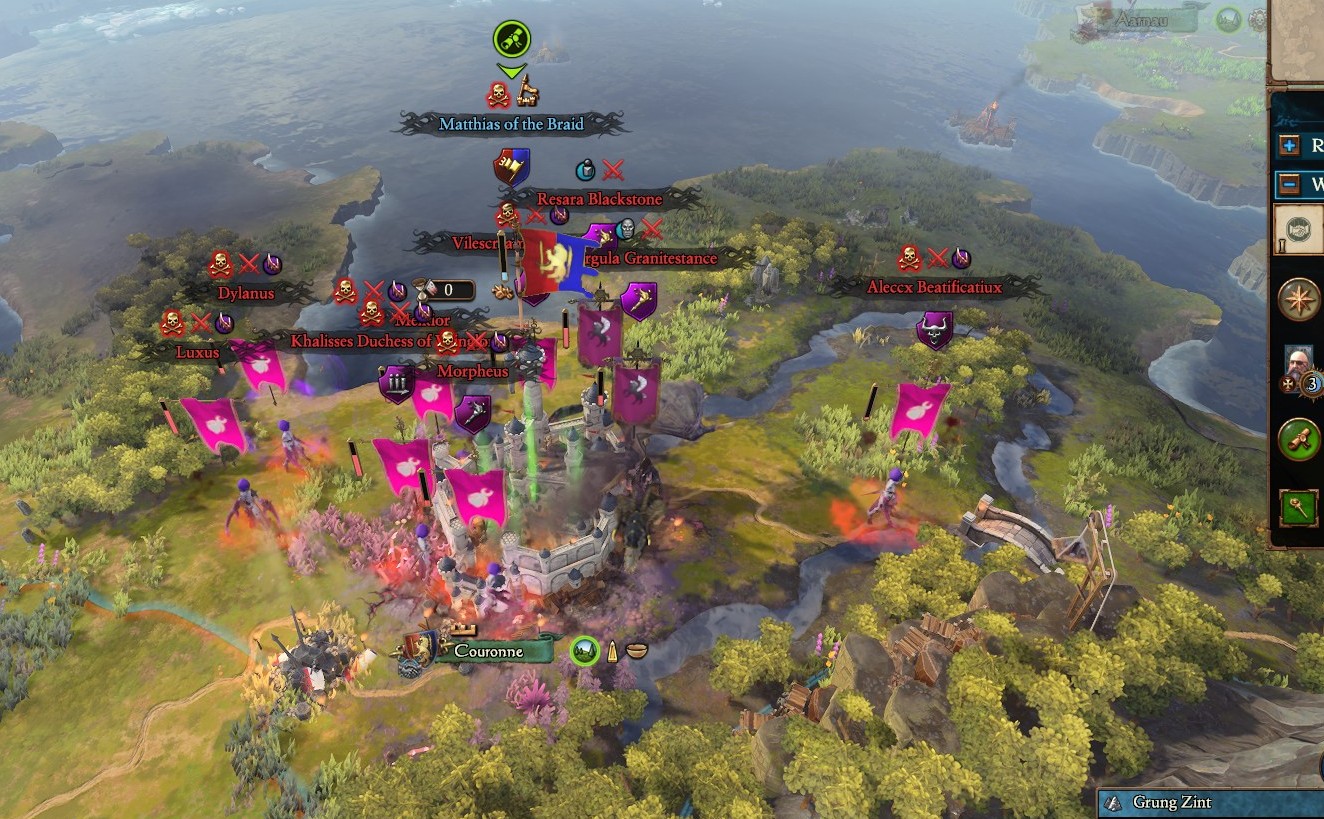Expand the plus-button section in side panel

(1290, 146)
